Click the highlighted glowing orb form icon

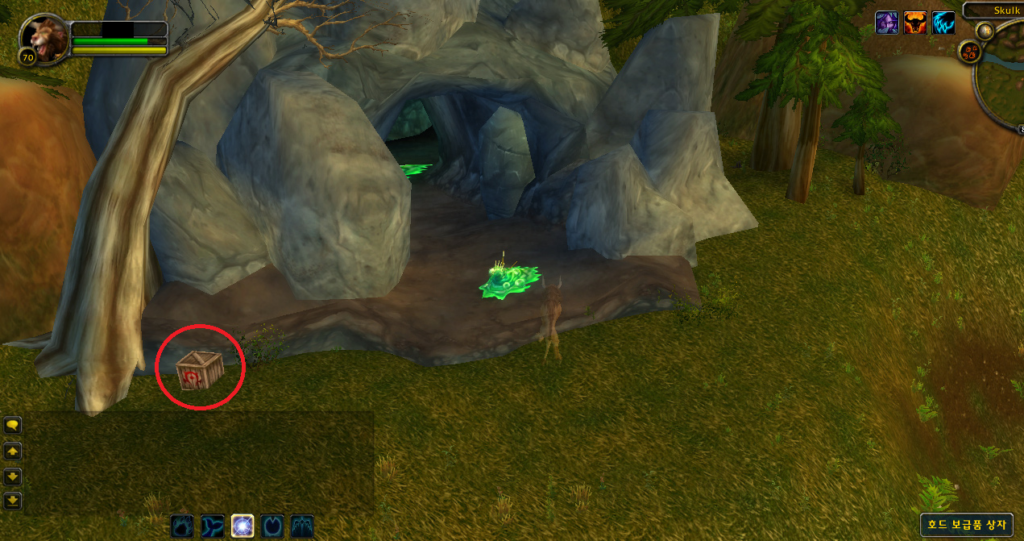(242, 525)
